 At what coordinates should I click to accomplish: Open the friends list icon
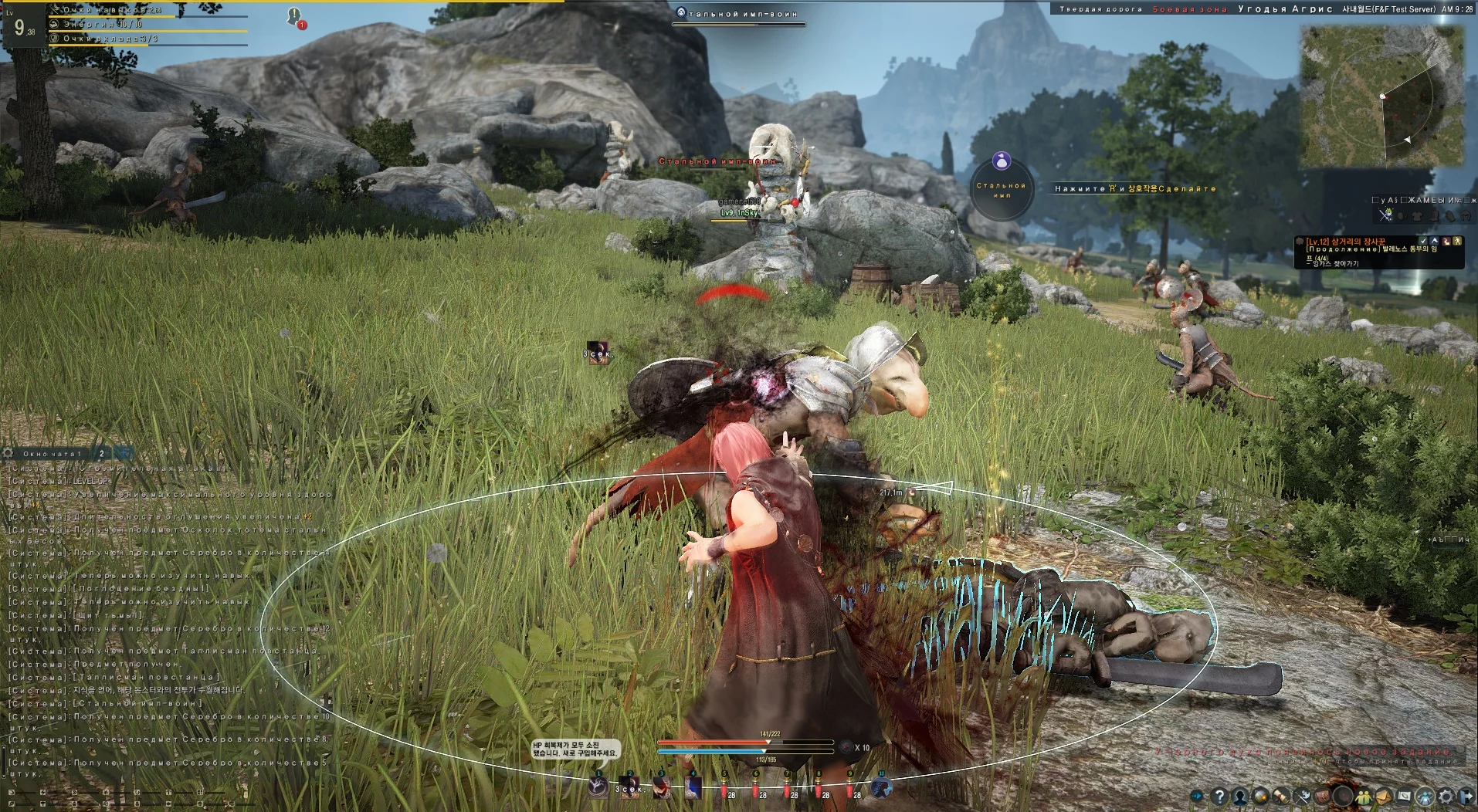[x=1364, y=796]
